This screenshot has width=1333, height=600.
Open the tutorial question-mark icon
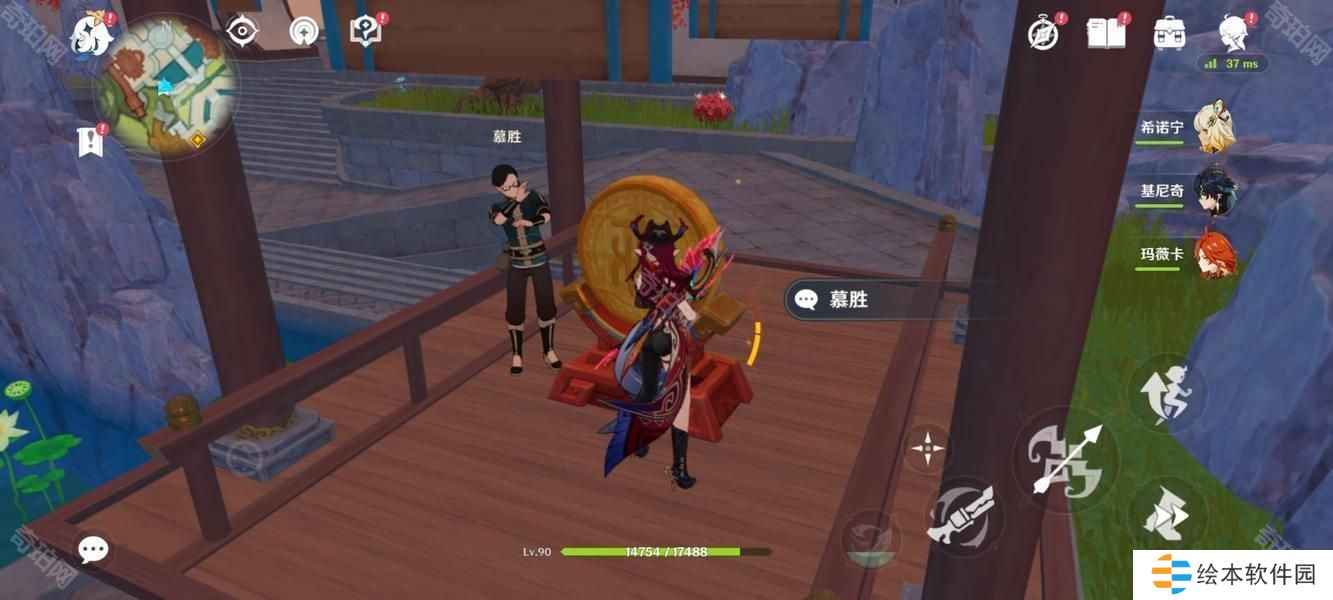366,31
